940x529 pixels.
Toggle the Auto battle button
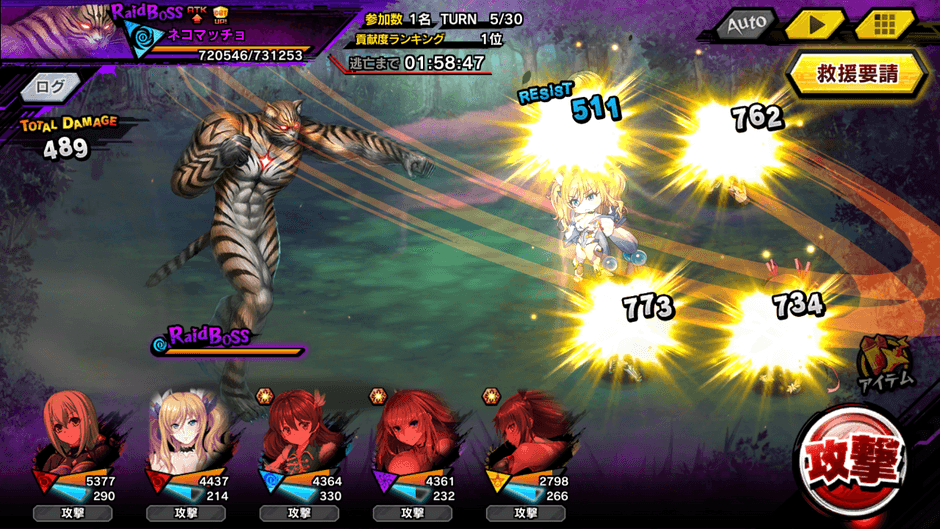tap(746, 24)
